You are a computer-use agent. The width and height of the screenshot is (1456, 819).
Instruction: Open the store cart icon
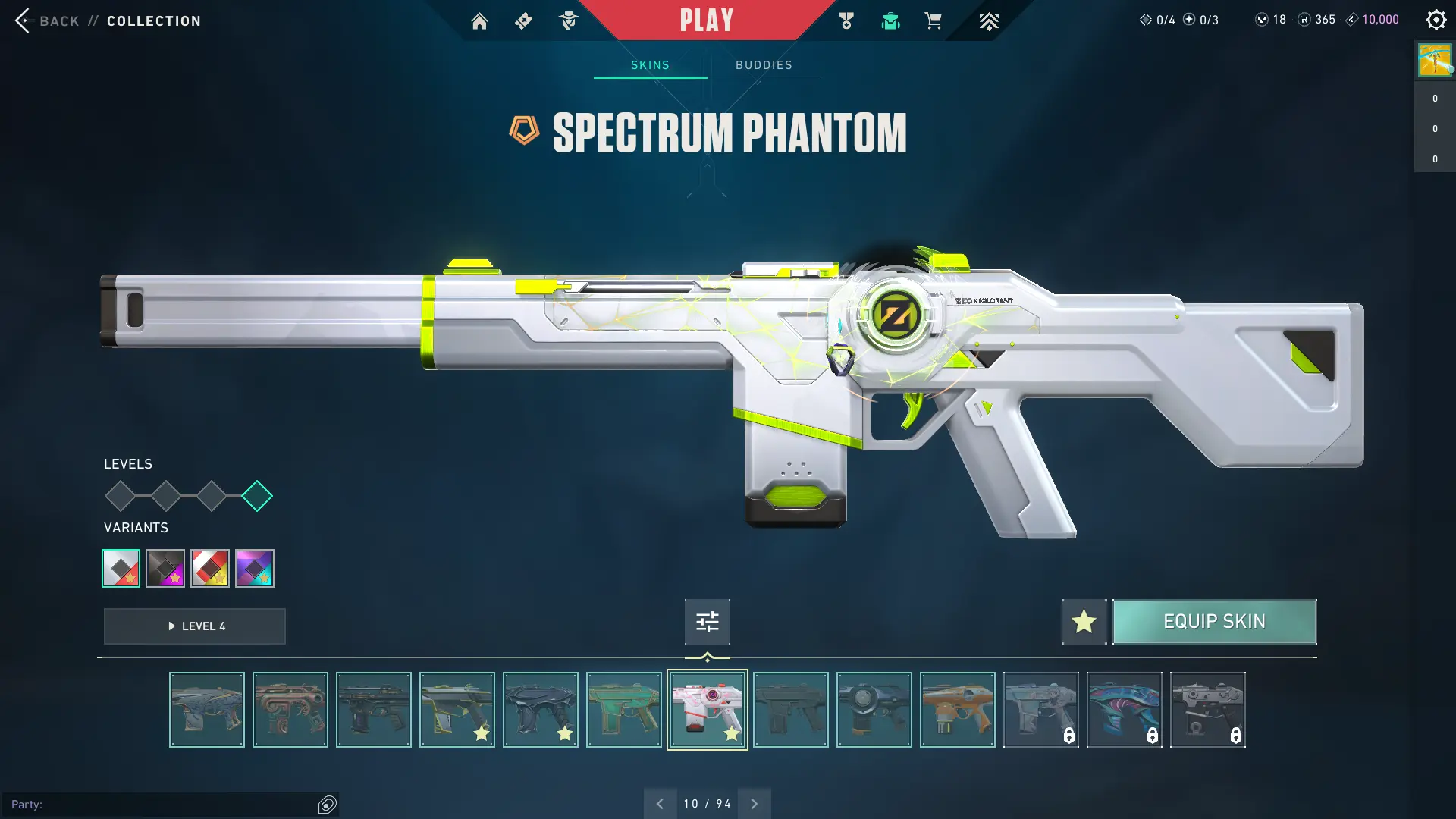point(933,21)
